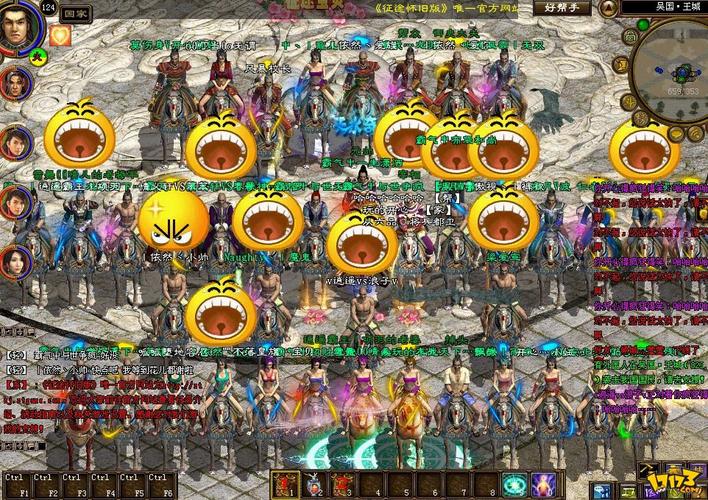Click the orange heart buff icon
The height and width of the screenshot is (500, 708).
tap(62, 37)
